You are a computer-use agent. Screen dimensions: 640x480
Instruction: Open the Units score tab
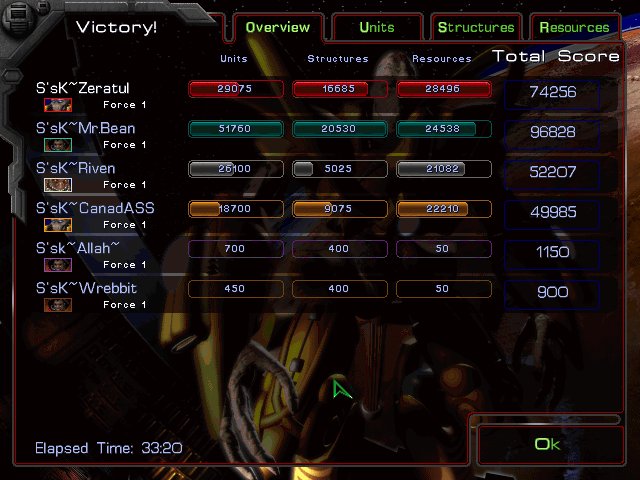pos(376,27)
